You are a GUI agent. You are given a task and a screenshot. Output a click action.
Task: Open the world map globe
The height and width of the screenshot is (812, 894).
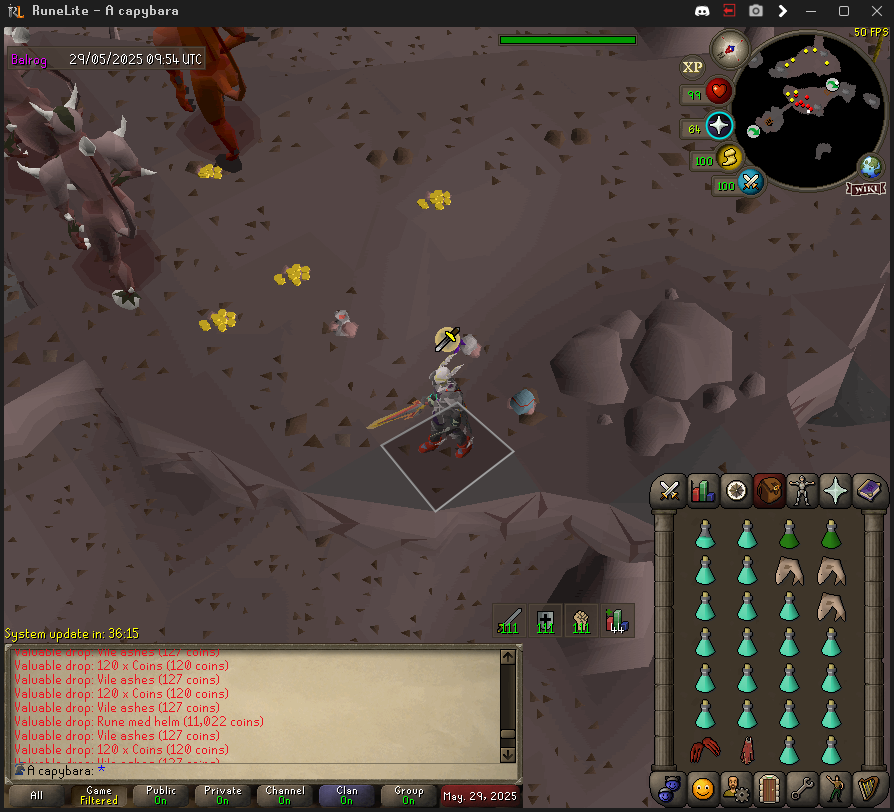coord(870,166)
